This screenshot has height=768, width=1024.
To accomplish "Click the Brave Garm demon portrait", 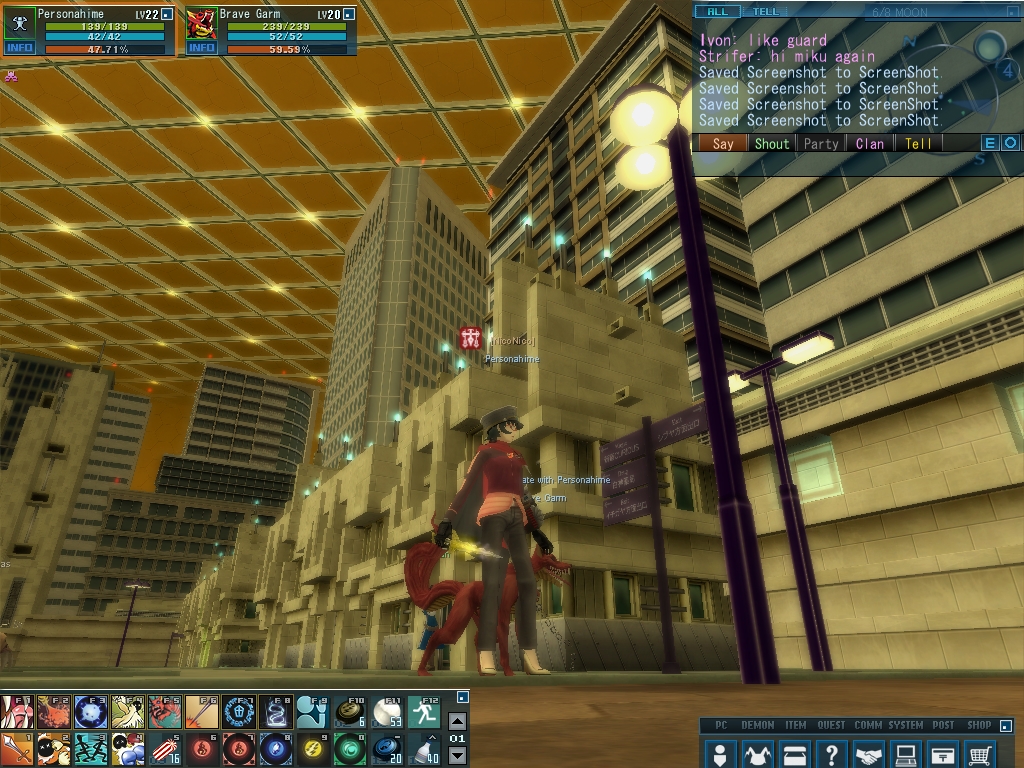I will pyautogui.click(x=201, y=22).
